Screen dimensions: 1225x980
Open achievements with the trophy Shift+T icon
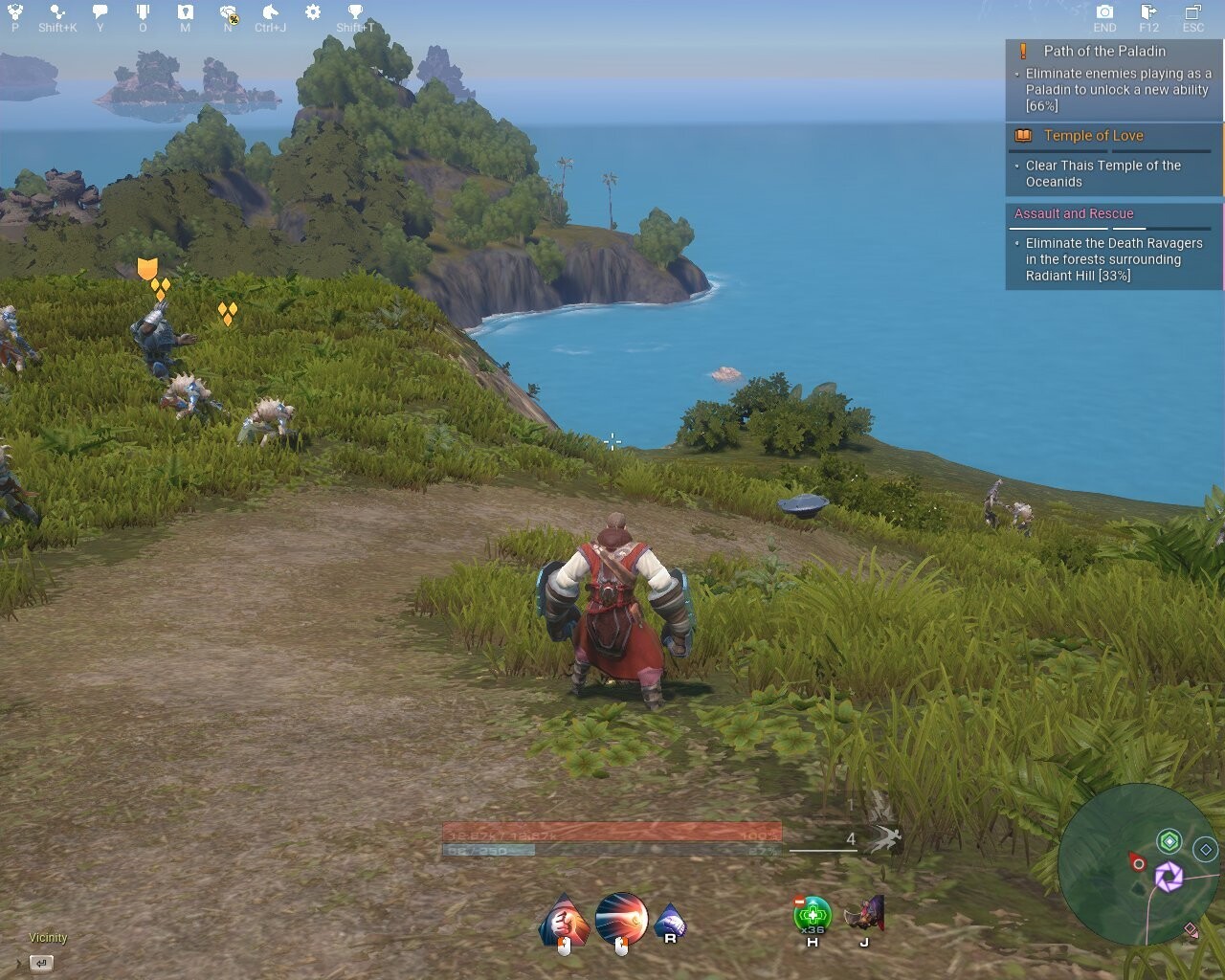click(354, 13)
